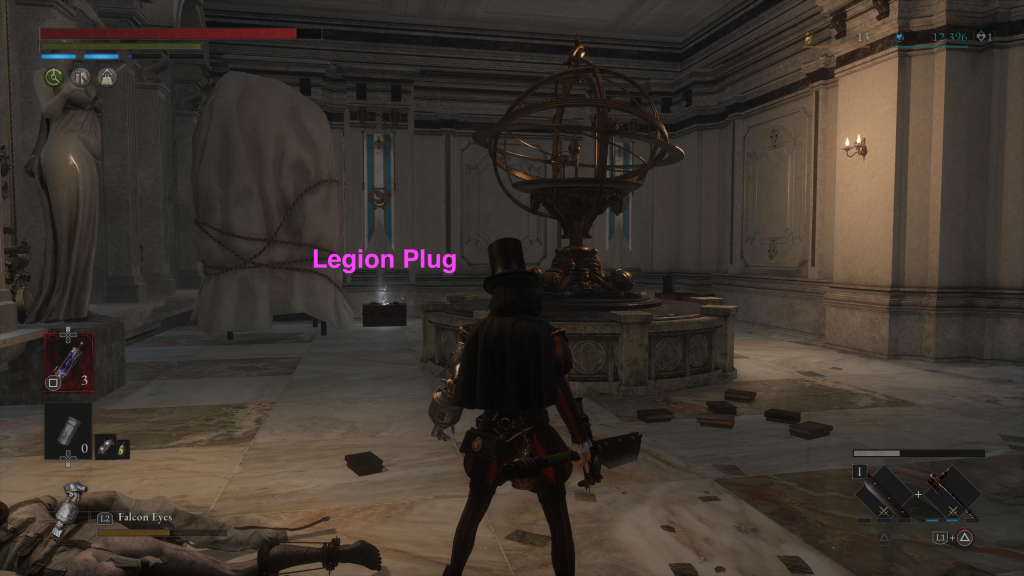Select the Pulse Cell belt item slot
The height and width of the screenshot is (576, 1024).
[x=68, y=360]
